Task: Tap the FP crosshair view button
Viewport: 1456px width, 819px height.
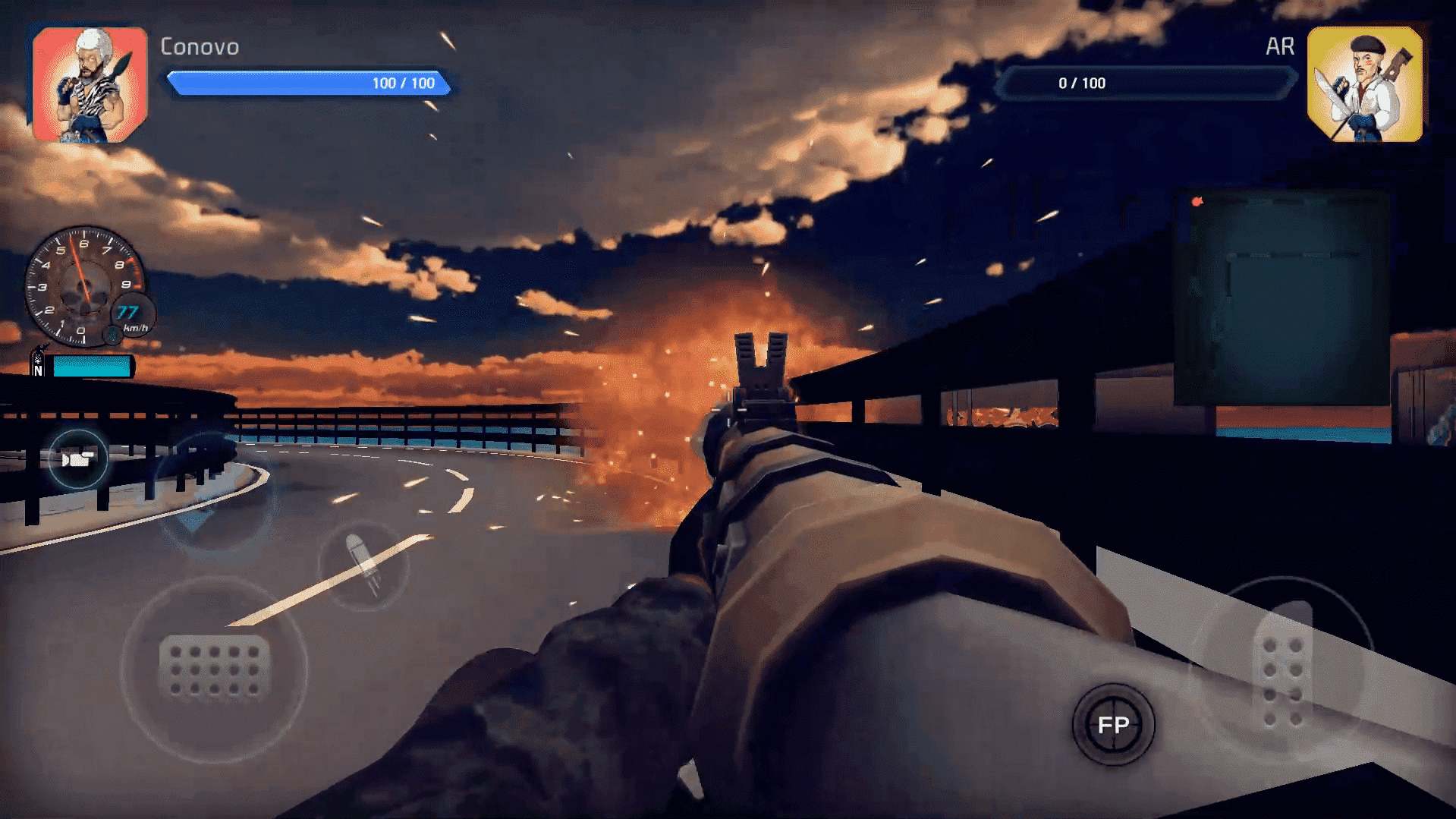Action: pyautogui.click(x=1113, y=725)
